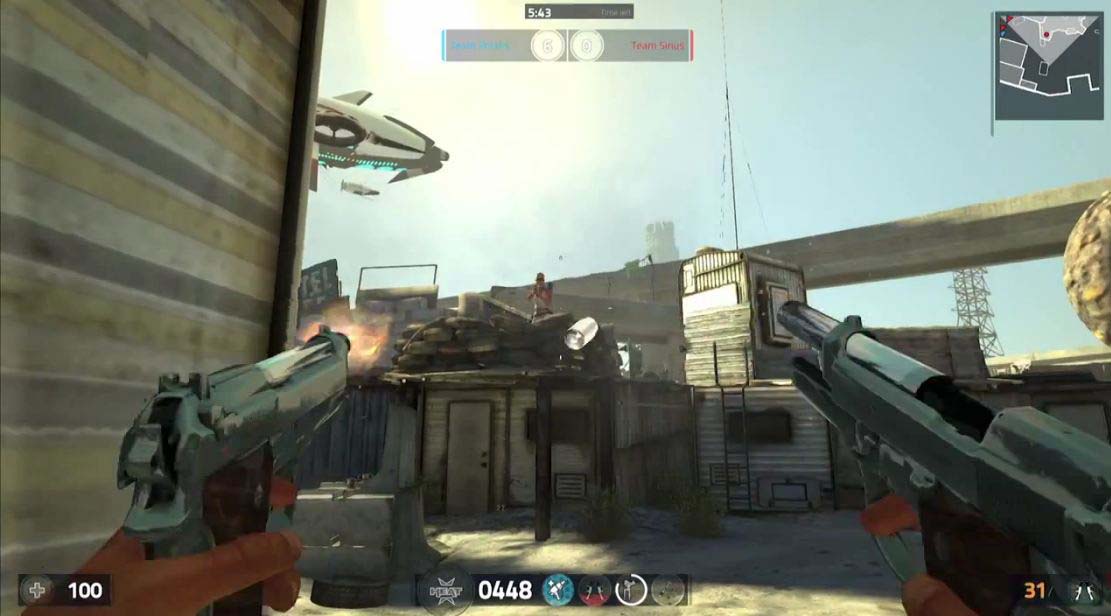Click the health cross icon
Image resolution: width=1111 pixels, height=616 pixels.
point(38,590)
